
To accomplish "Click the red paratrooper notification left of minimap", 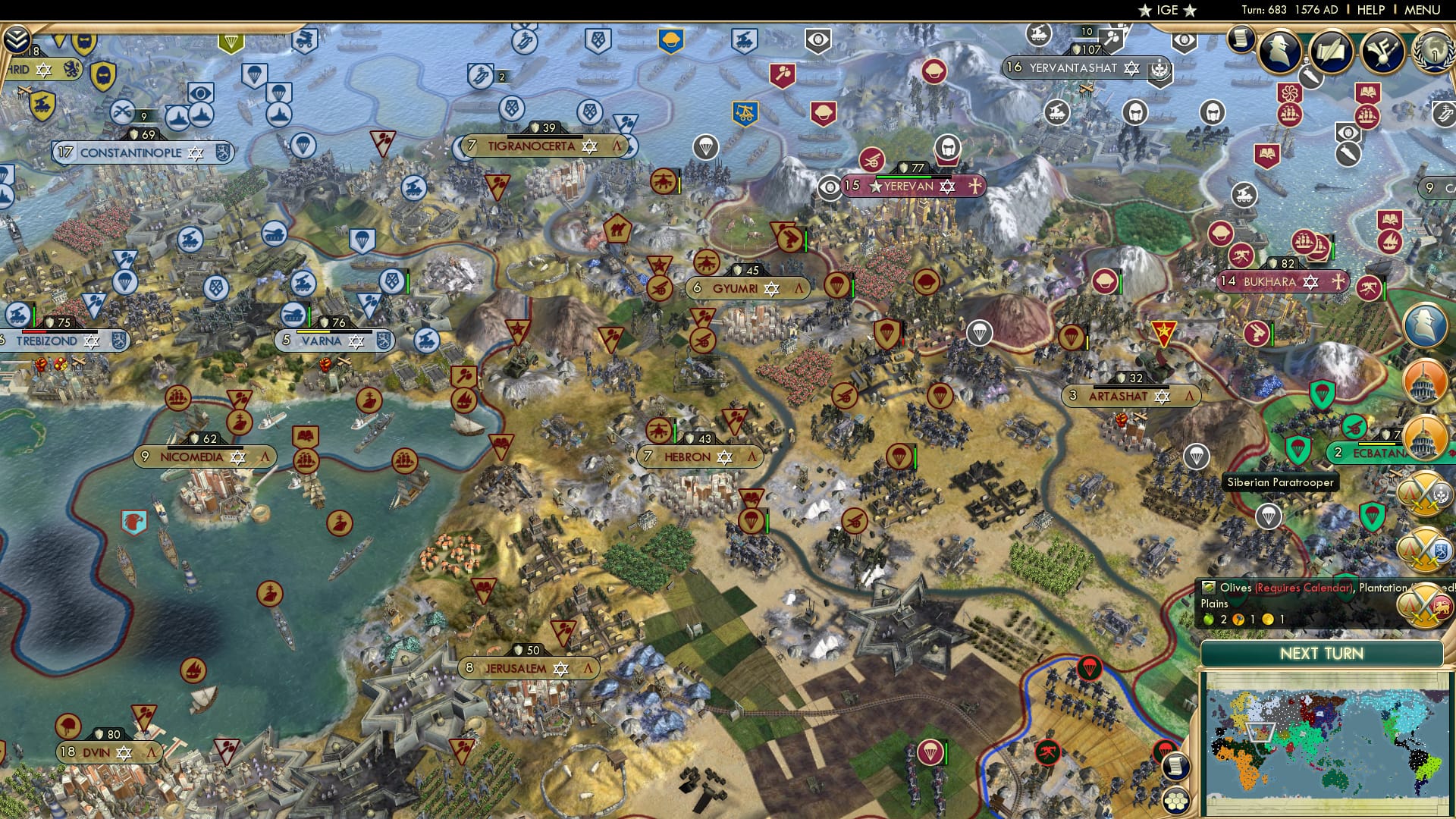I will 1166,748.
